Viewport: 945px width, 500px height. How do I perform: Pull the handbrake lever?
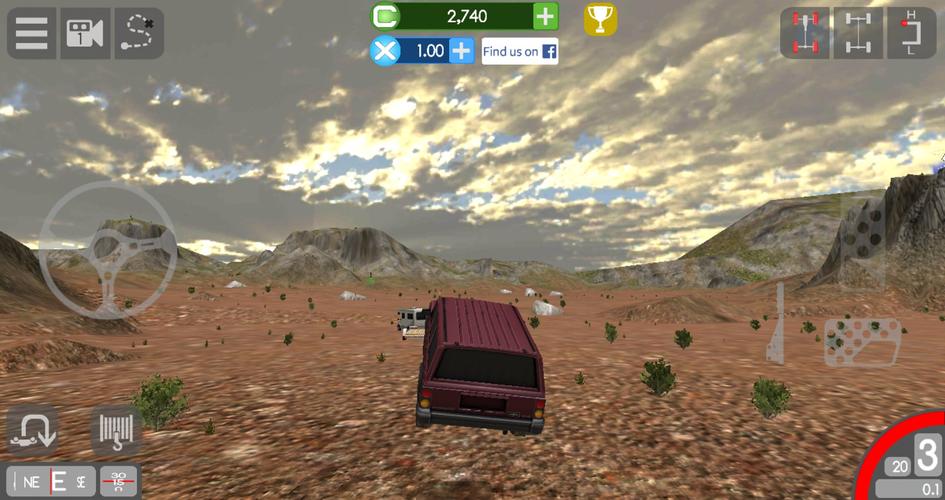[777, 323]
